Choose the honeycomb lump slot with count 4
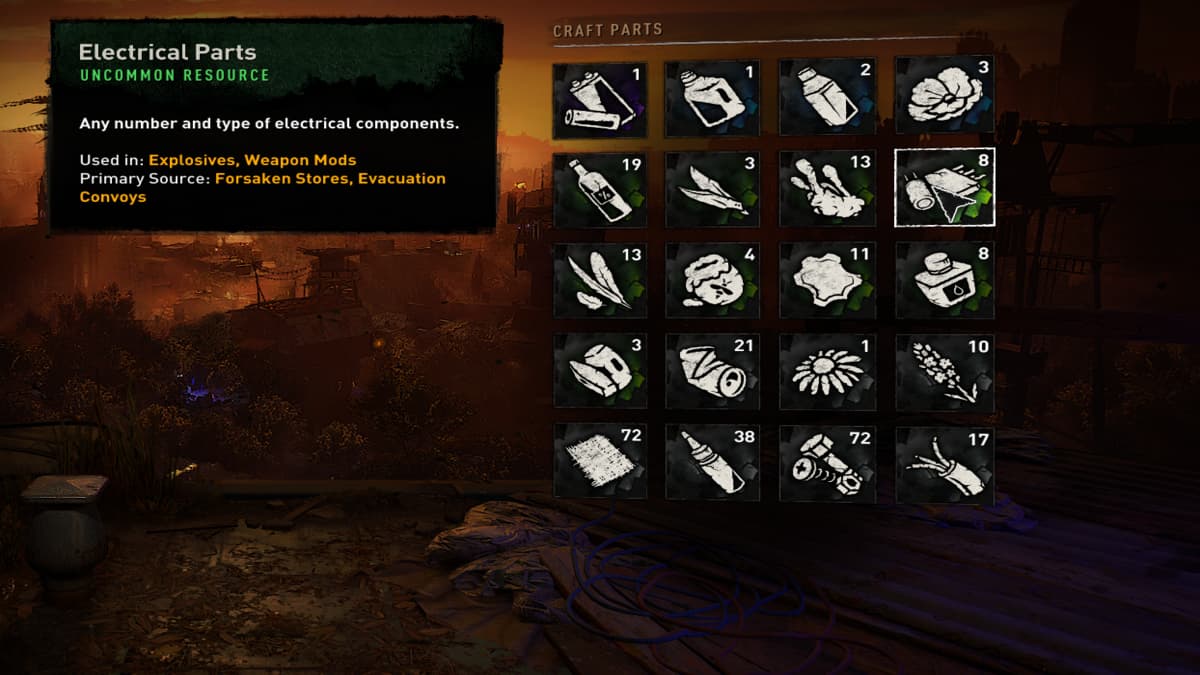This screenshot has width=1200, height=675. click(x=712, y=279)
